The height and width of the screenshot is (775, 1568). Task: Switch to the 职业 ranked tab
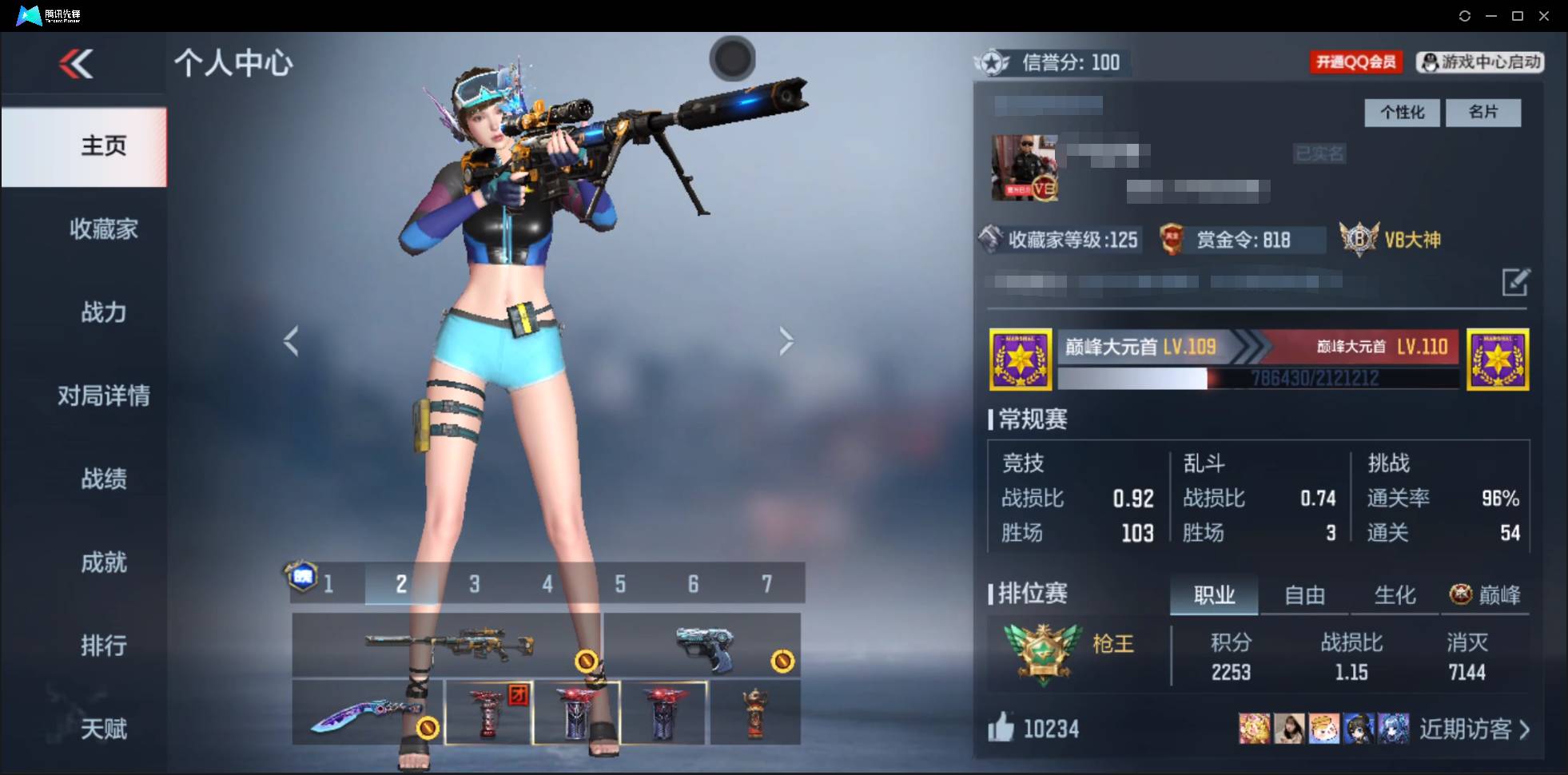pos(1214,595)
